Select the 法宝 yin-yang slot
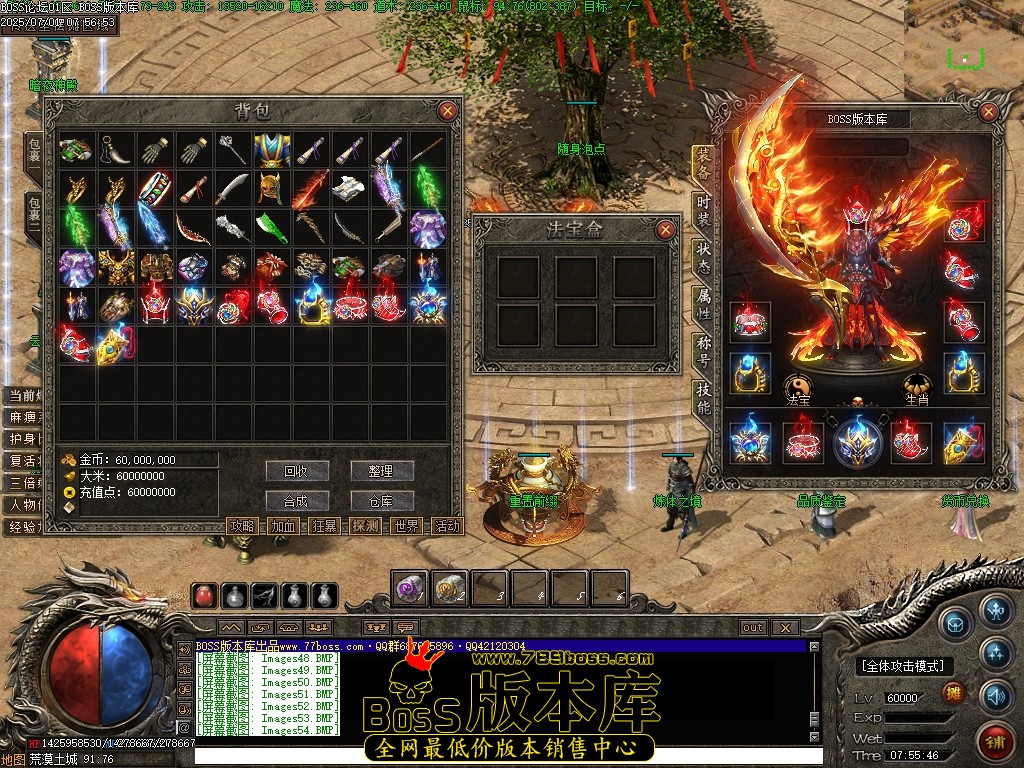This screenshot has width=1024, height=768. pyautogui.click(x=798, y=386)
